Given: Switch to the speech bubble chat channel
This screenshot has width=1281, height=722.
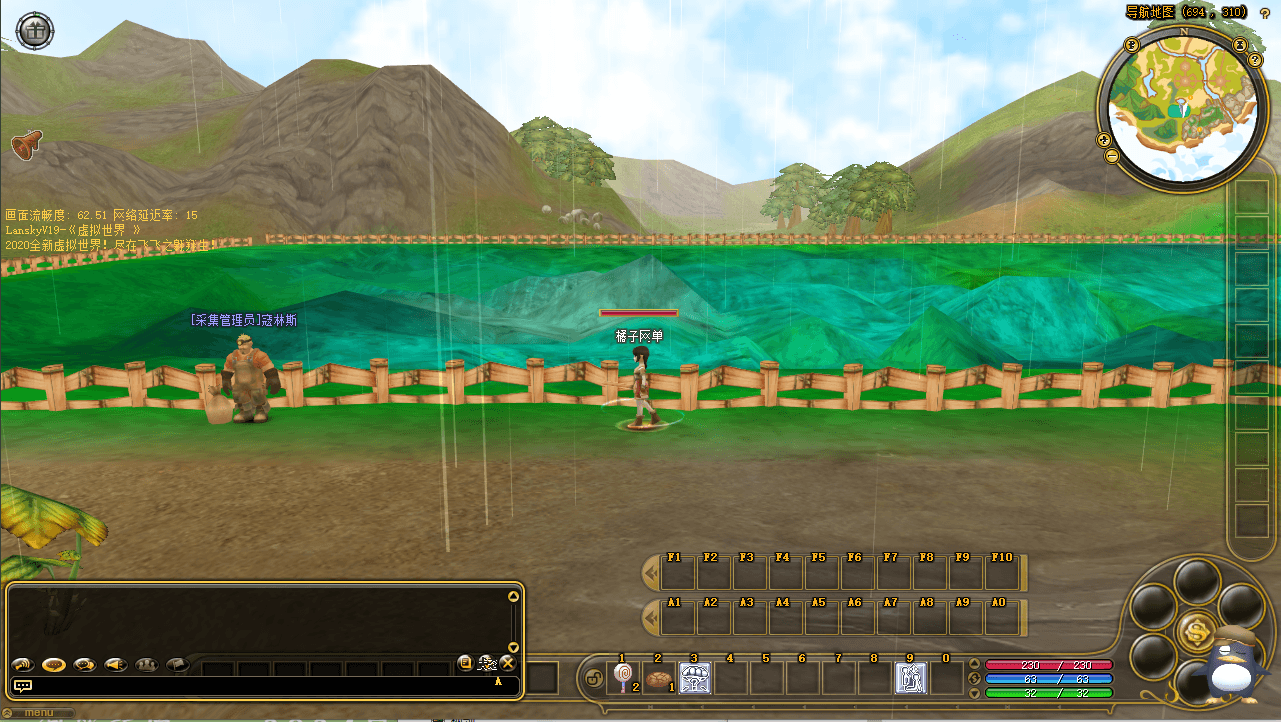Looking at the screenshot, I should tap(53, 664).
